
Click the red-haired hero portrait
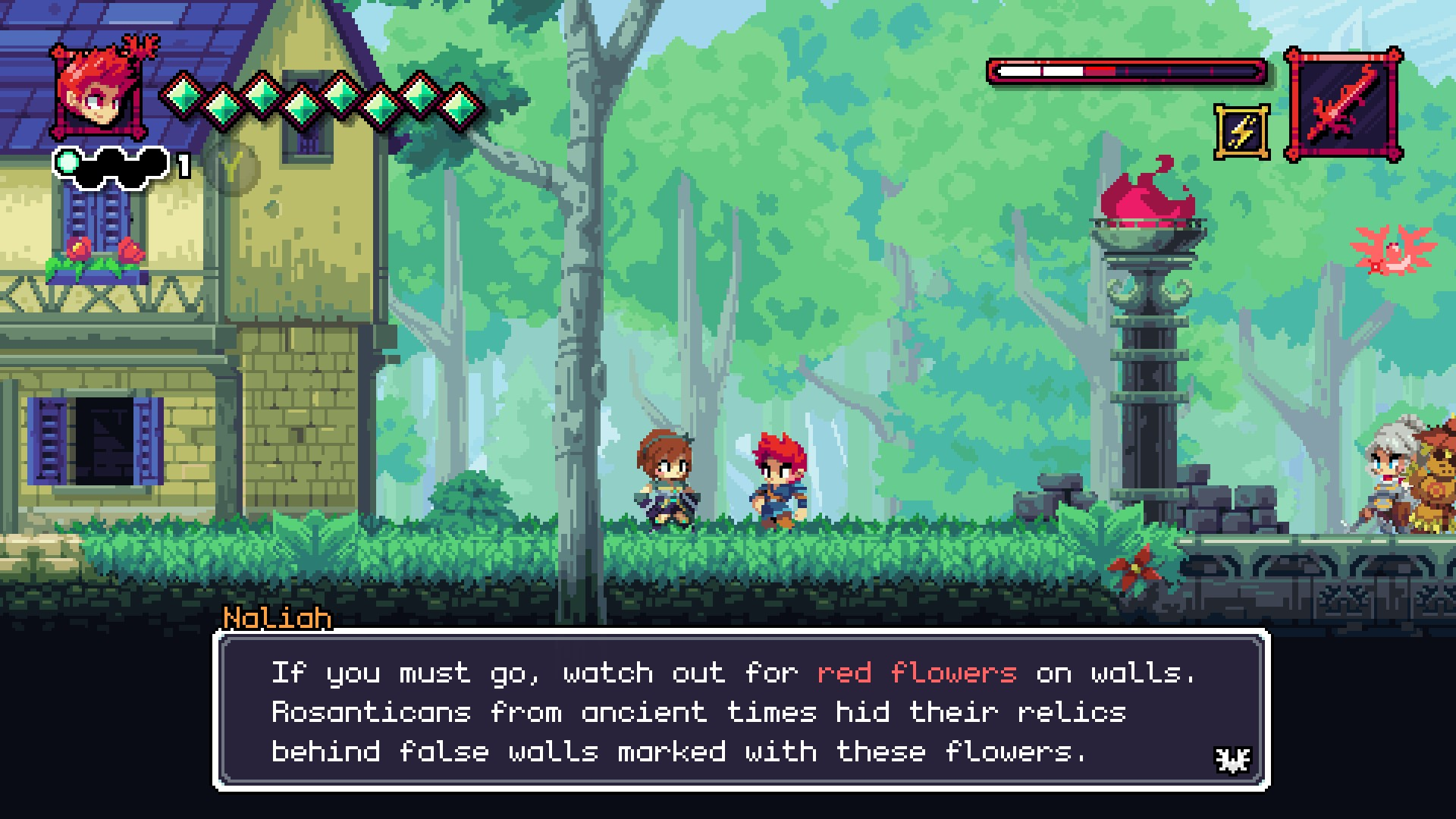click(x=98, y=93)
